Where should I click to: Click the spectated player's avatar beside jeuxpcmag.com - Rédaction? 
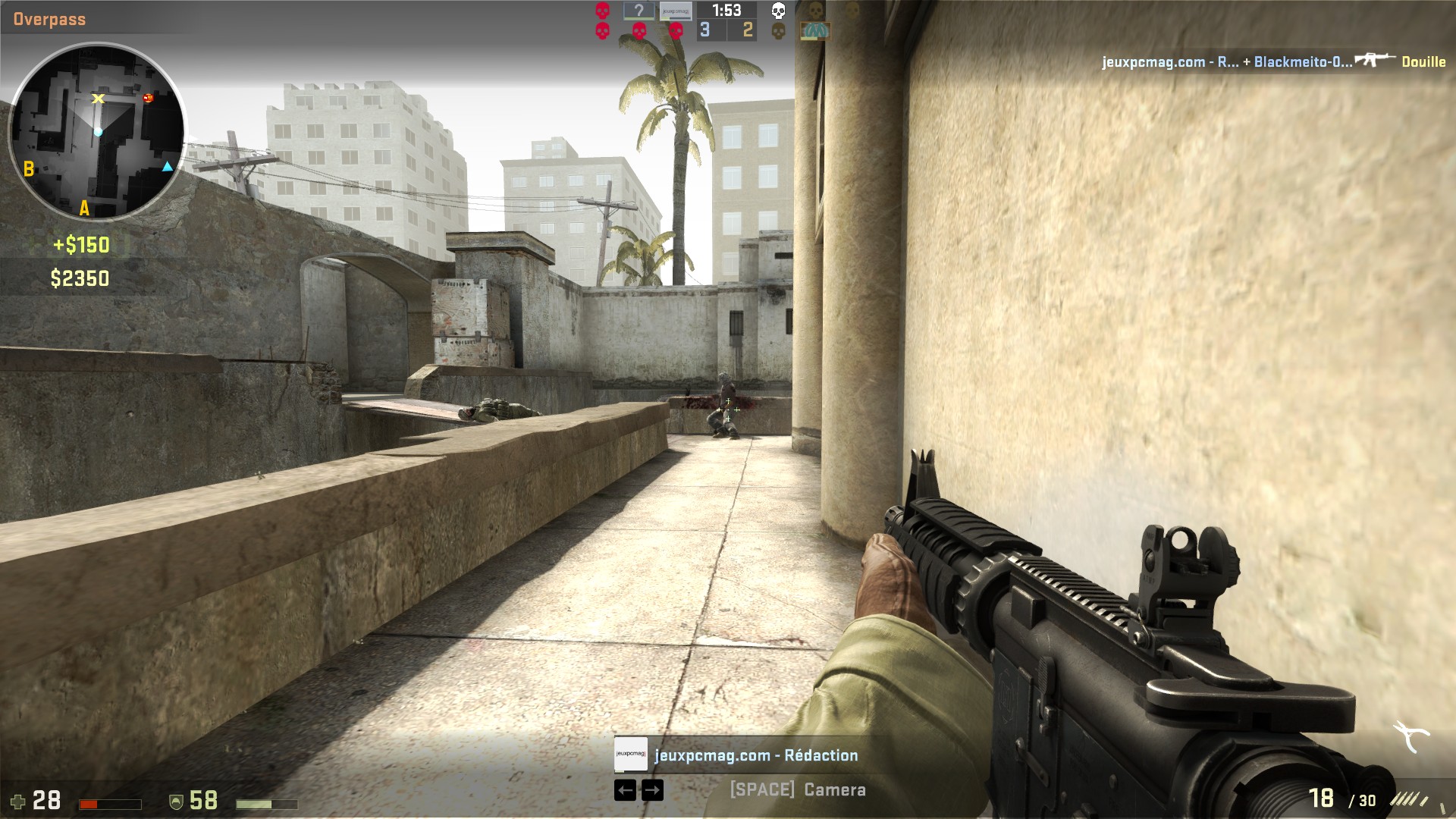tap(630, 755)
